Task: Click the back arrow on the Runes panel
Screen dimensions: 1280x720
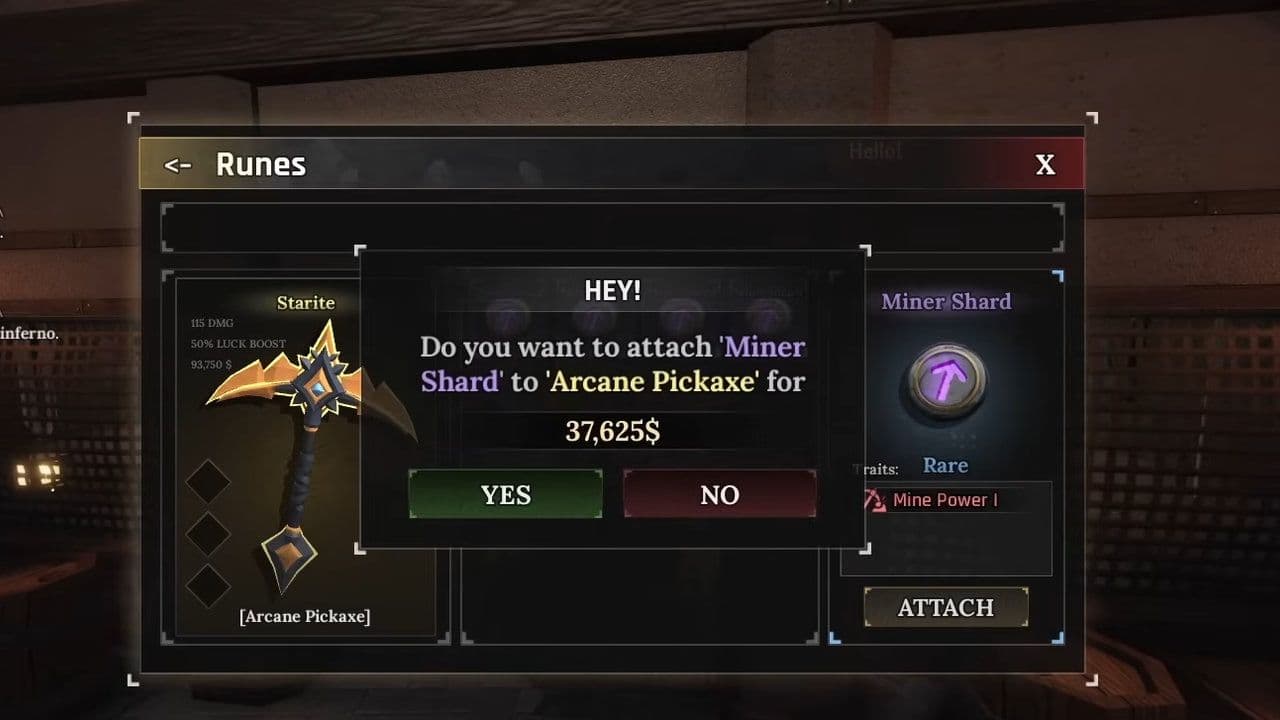Action: (178, 165)
